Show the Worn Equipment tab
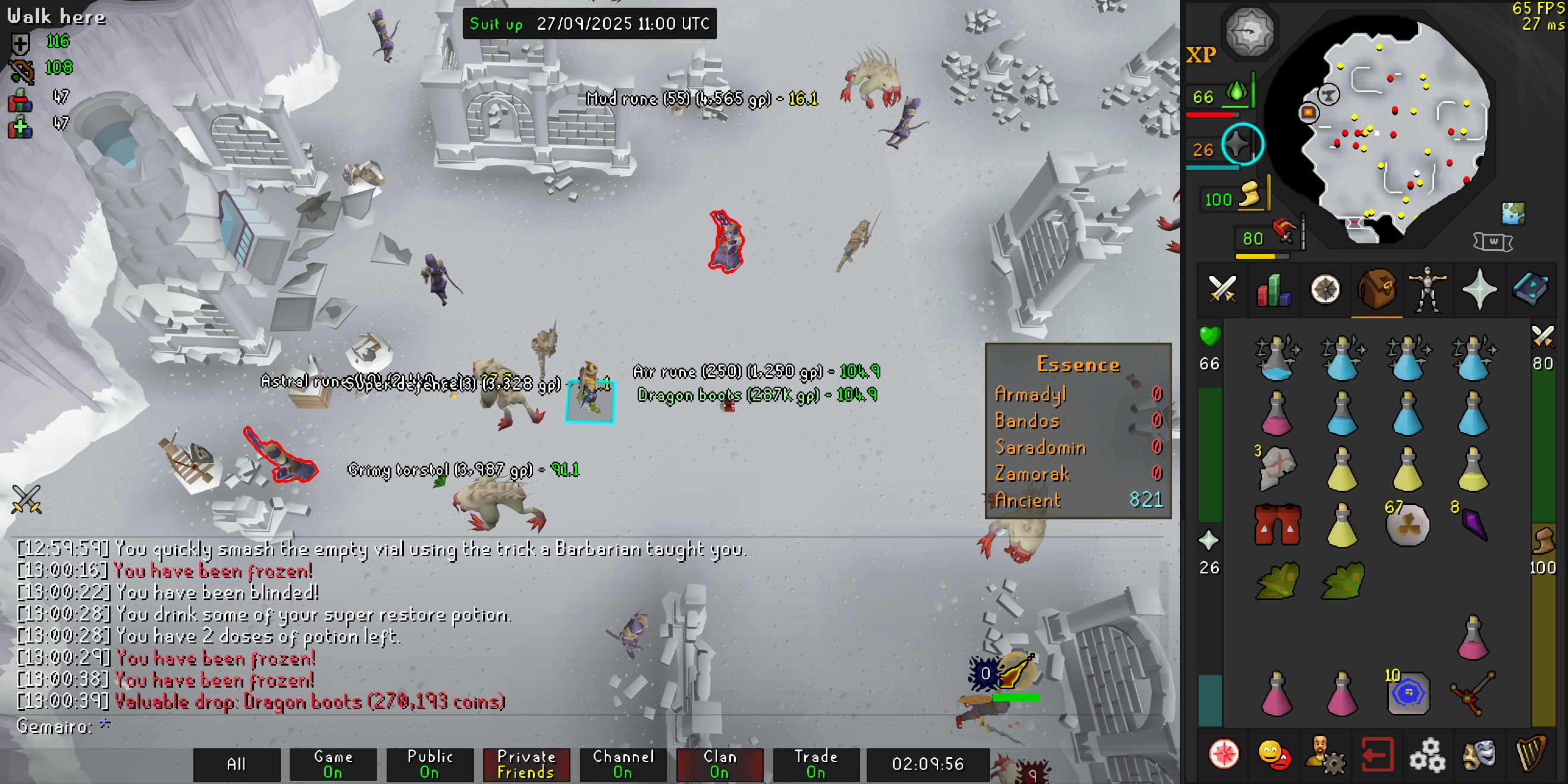The image size is (1568, 784). pyautogui.click(x=1428, y=290)
